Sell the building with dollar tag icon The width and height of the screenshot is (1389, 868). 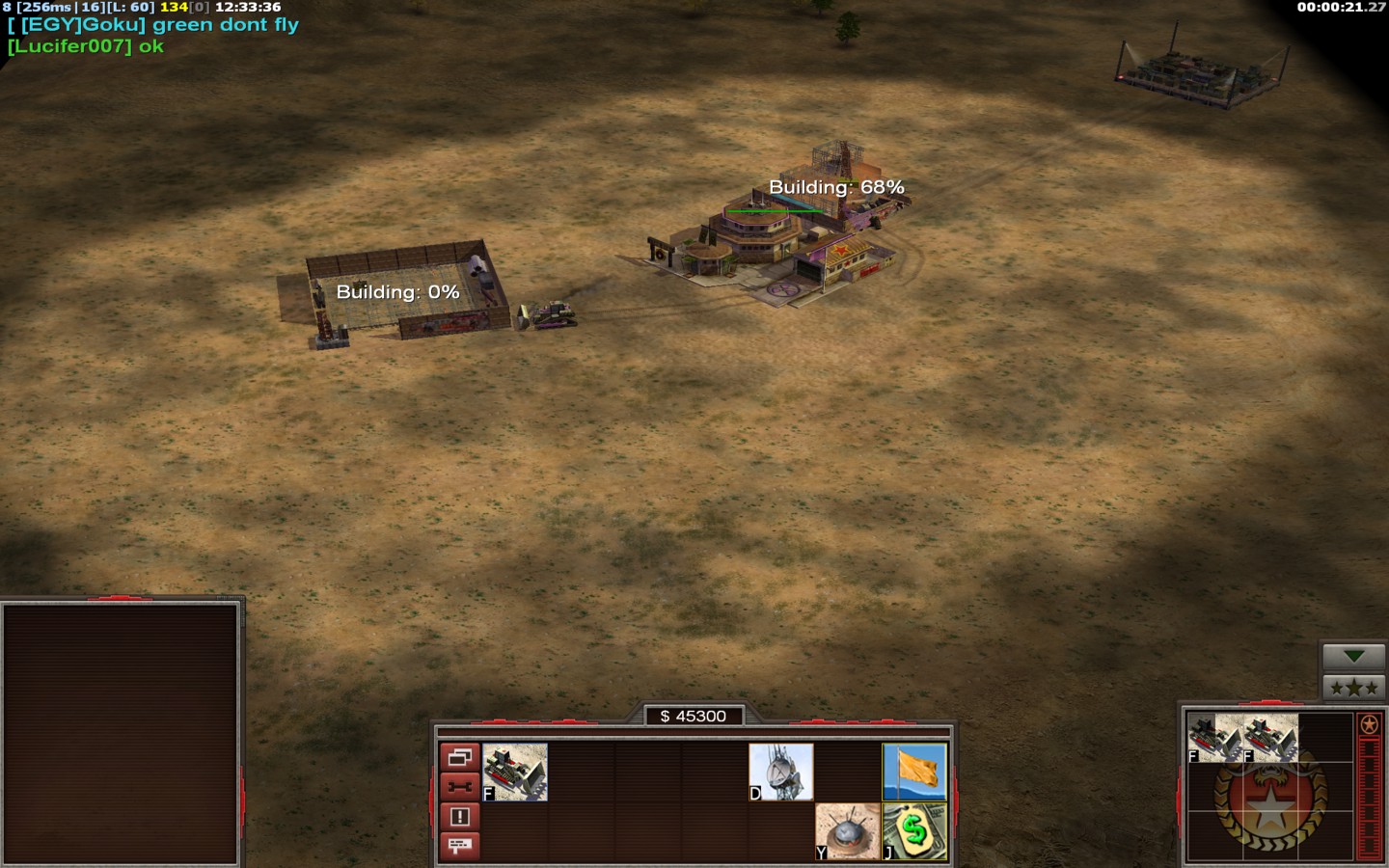click(x=914, y=831)
